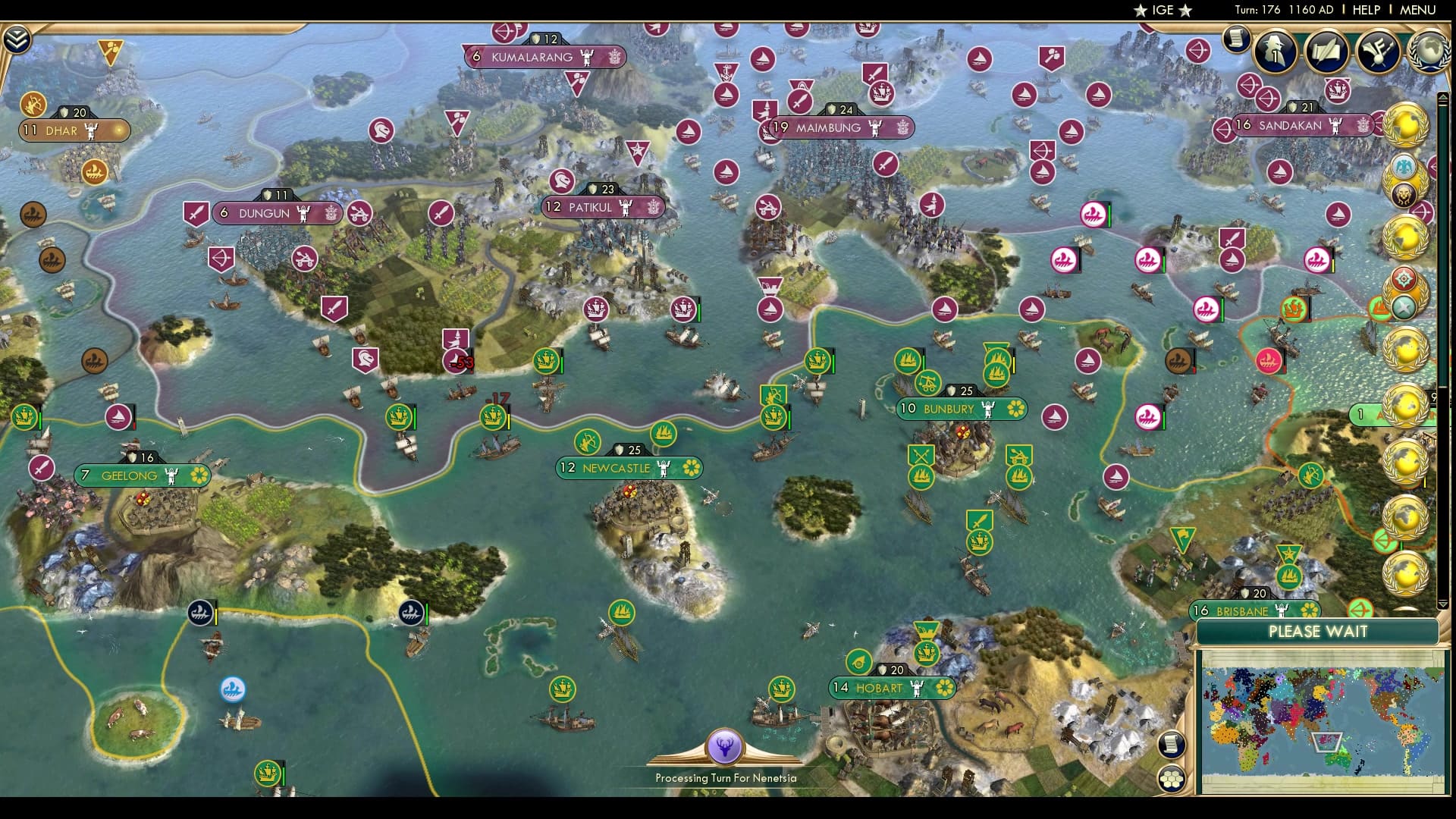Select the blue trireme icon near Hobart island
The width and height of the screenshot is (1456, 819).
(231, 689)
